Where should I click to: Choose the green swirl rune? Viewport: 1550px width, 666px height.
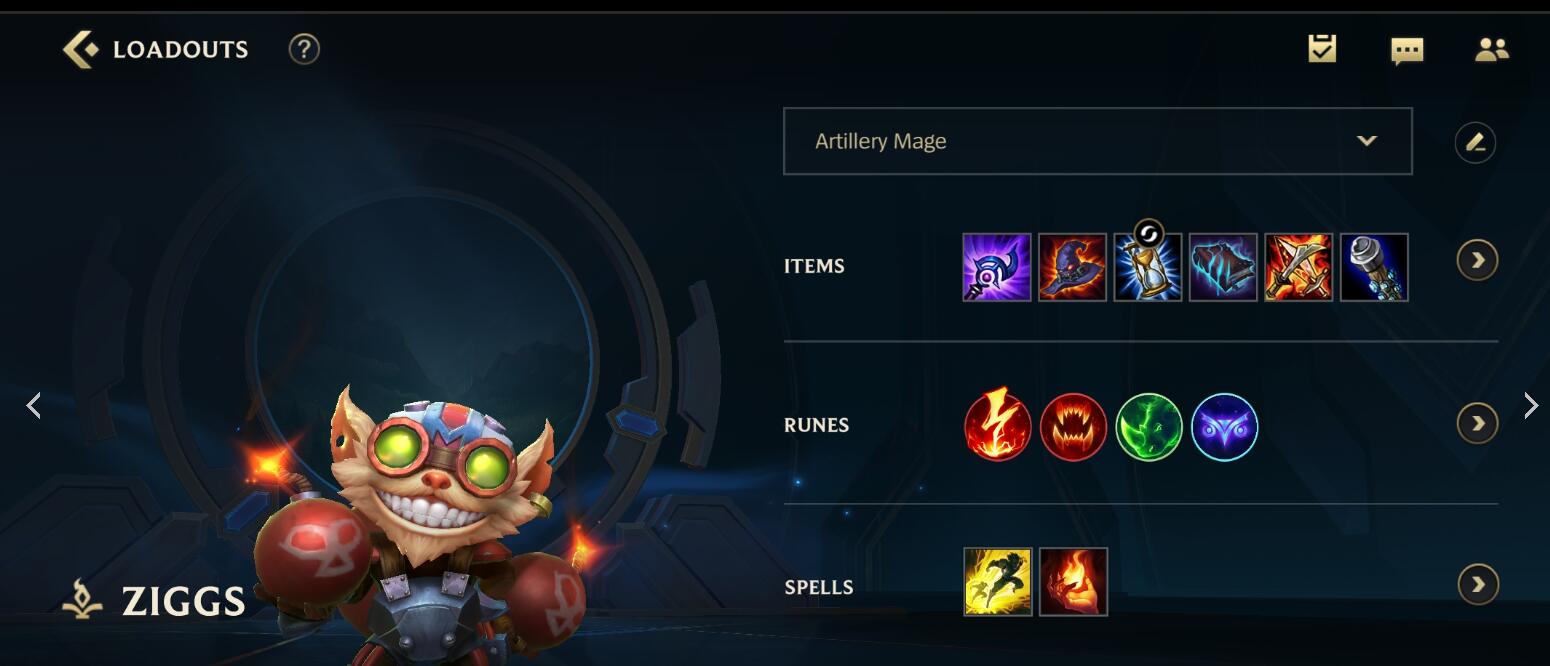(1149, 427)
